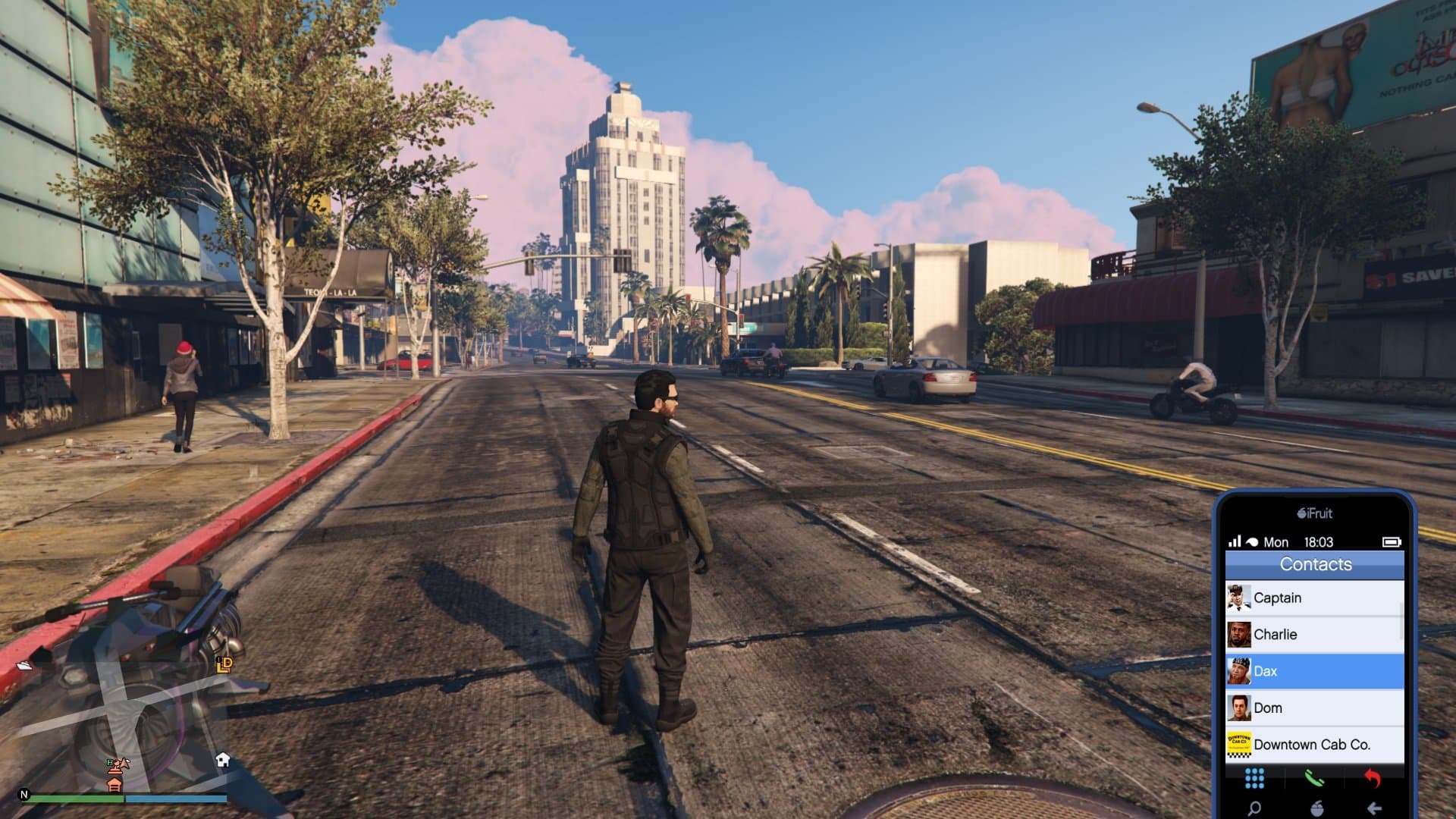The height and width of the screenshot is (819, 1456).
Task: Tap the green call handset button
Action: coord(1314,778)
